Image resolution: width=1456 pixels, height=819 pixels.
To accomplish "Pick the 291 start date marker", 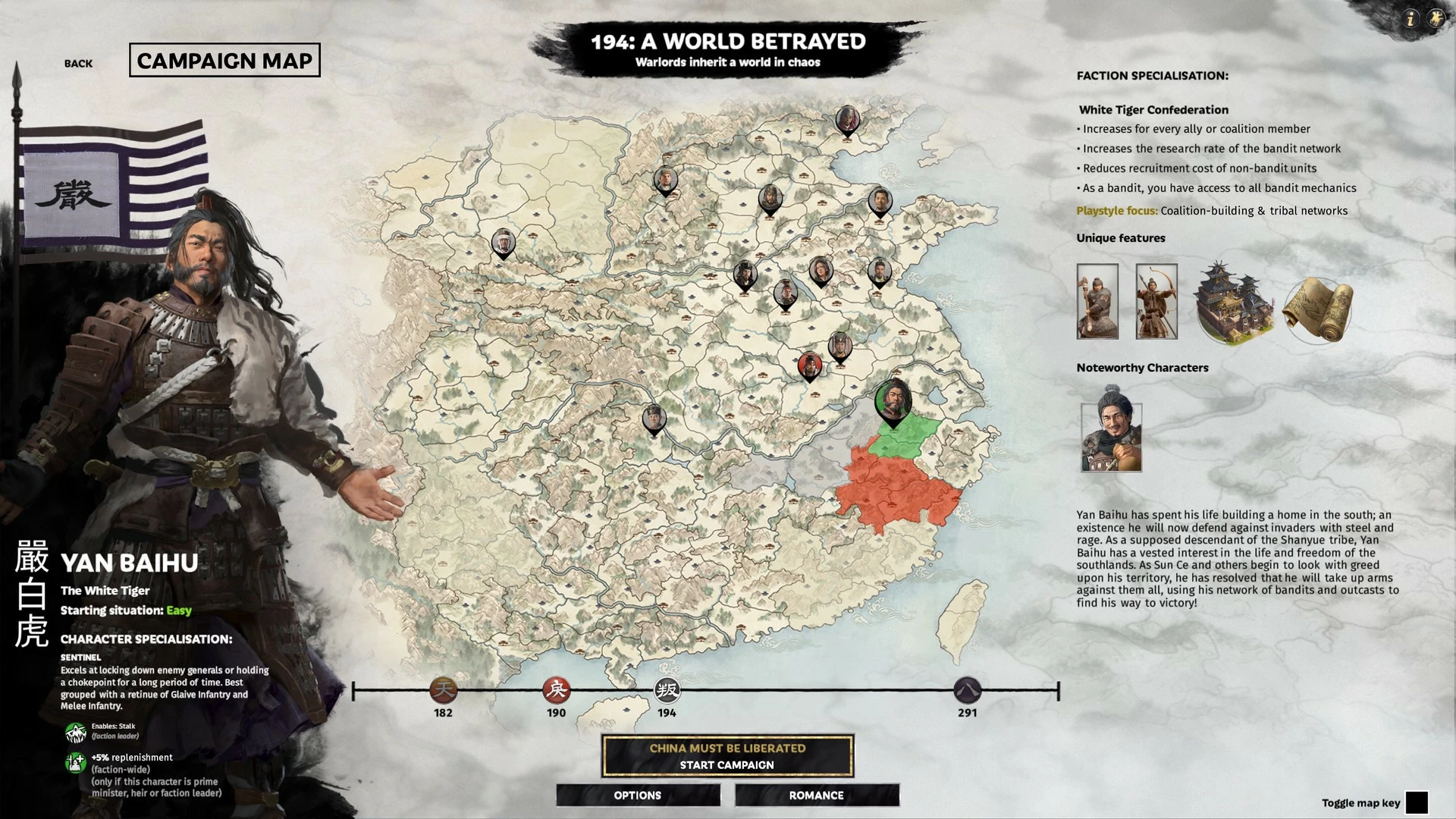I will tap(967, 691).
